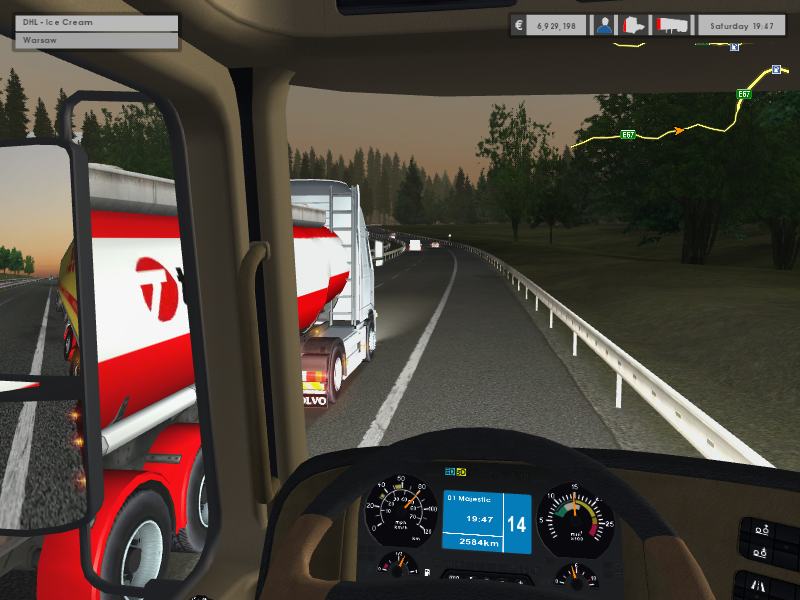Open the trailer cargo status icon
This screenshot has width=800, height=600.
coord(672,25)
